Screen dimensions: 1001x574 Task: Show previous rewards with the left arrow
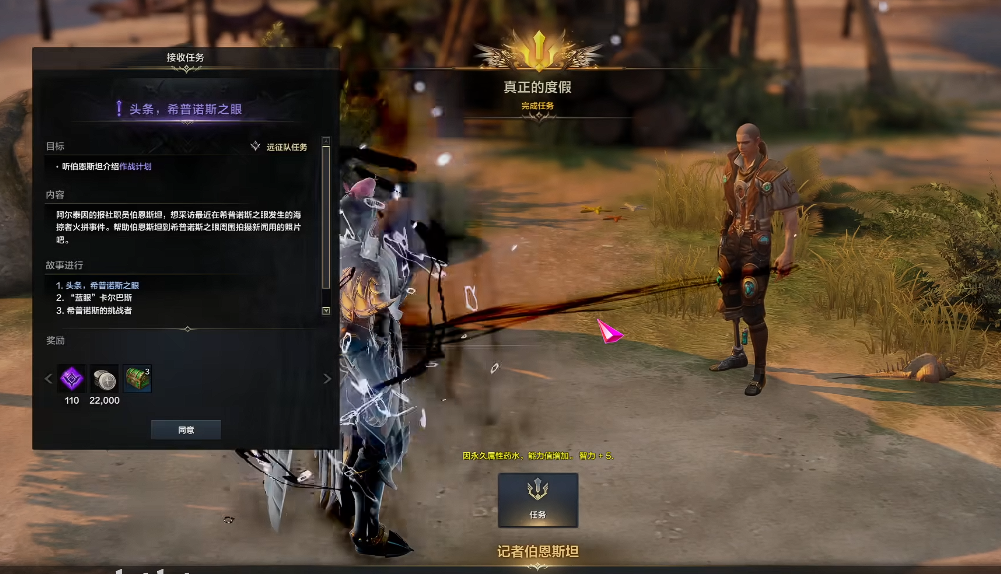[46, 378]
